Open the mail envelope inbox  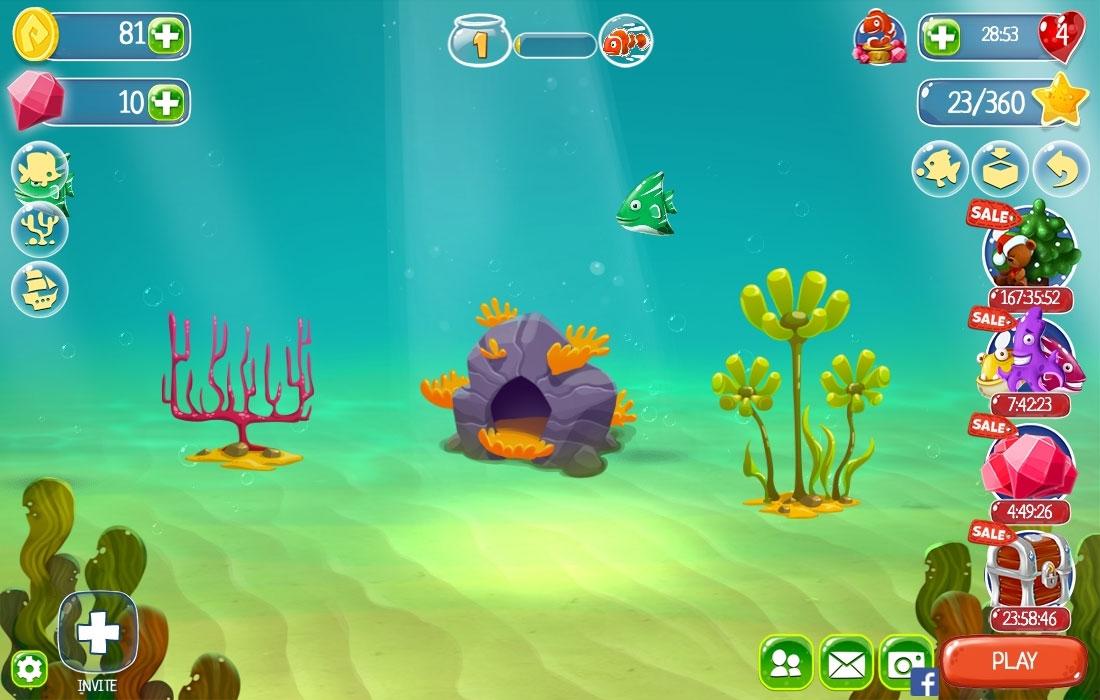coord(846,662)
